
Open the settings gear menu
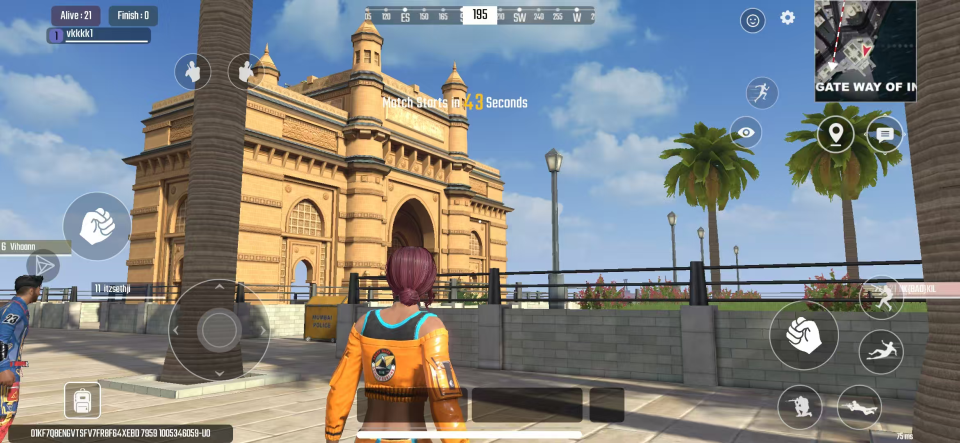pyautogui.click(x=787, y=18)
